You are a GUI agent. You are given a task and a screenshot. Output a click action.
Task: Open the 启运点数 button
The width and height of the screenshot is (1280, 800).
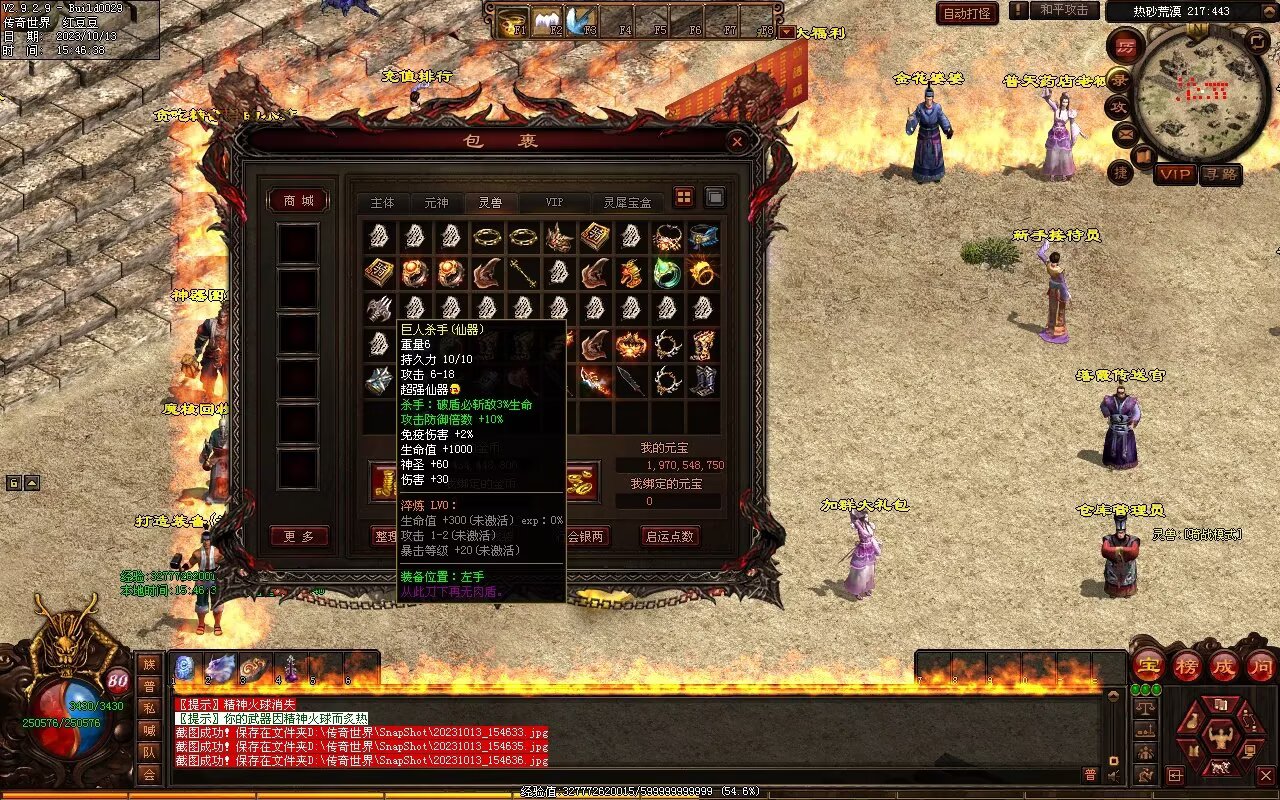(670, 537)
